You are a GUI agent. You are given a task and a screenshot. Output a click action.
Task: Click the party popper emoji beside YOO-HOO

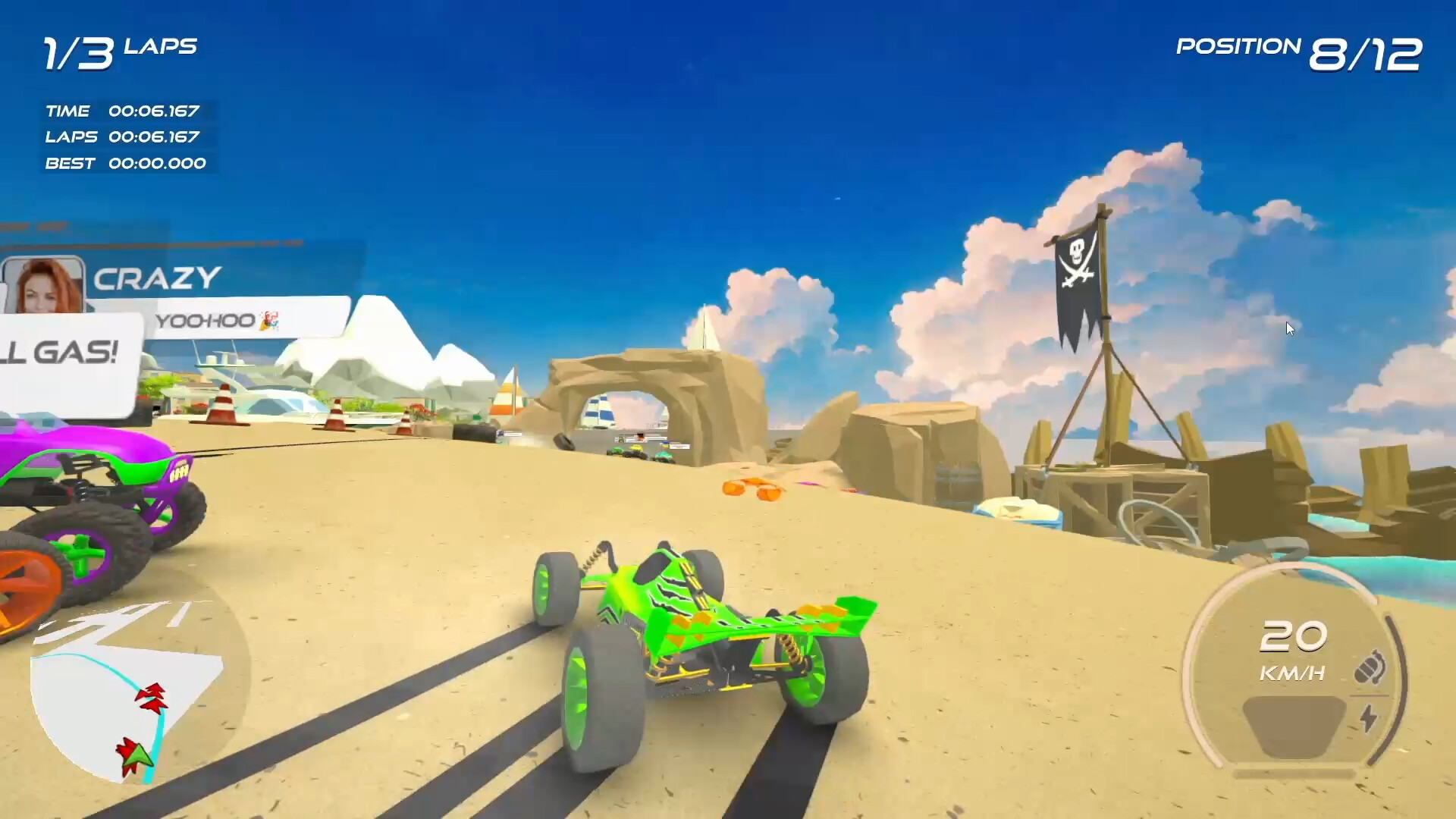pyautogui.click(x=269, y=322)
